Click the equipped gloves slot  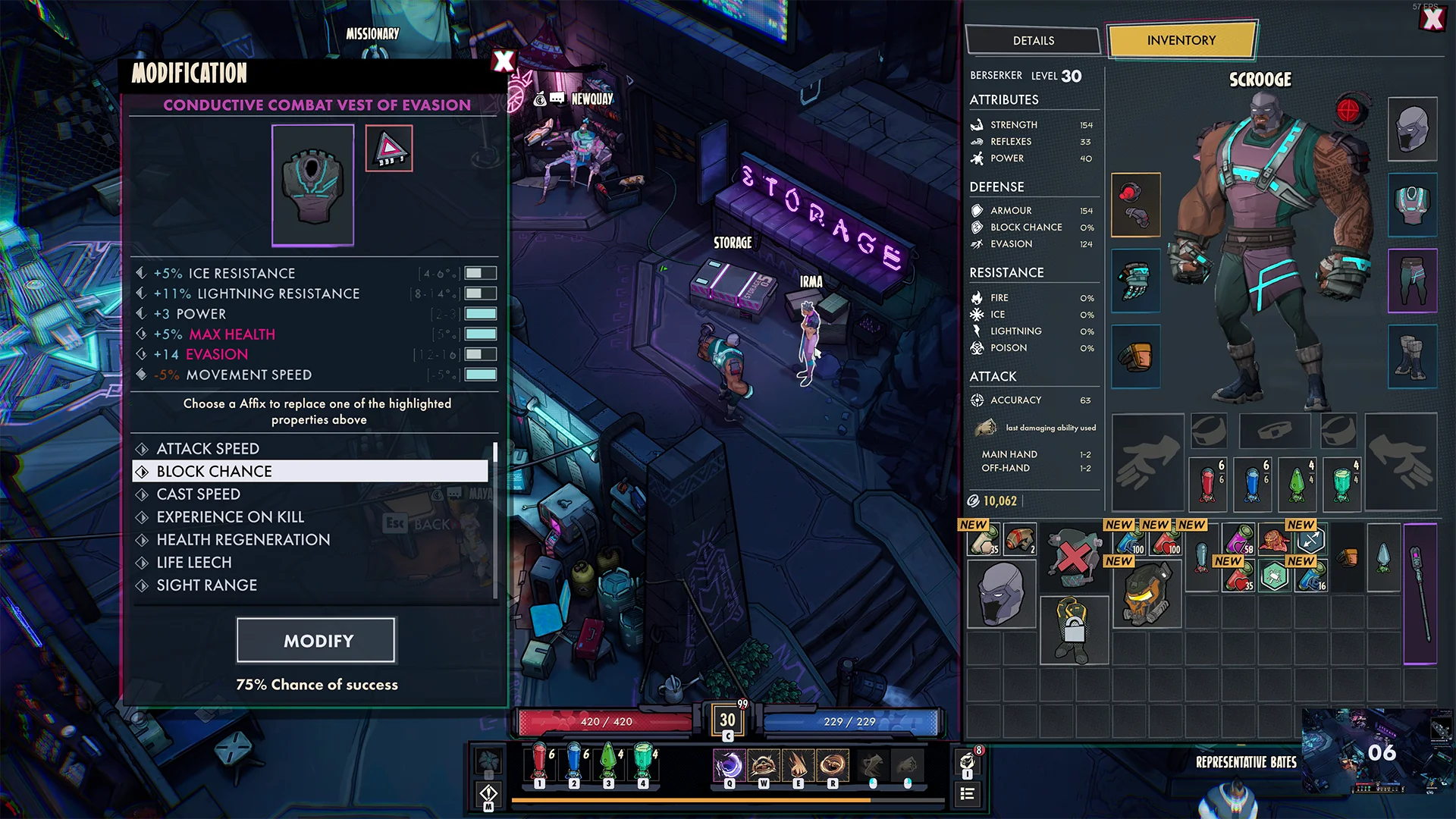coord(1135,281)
